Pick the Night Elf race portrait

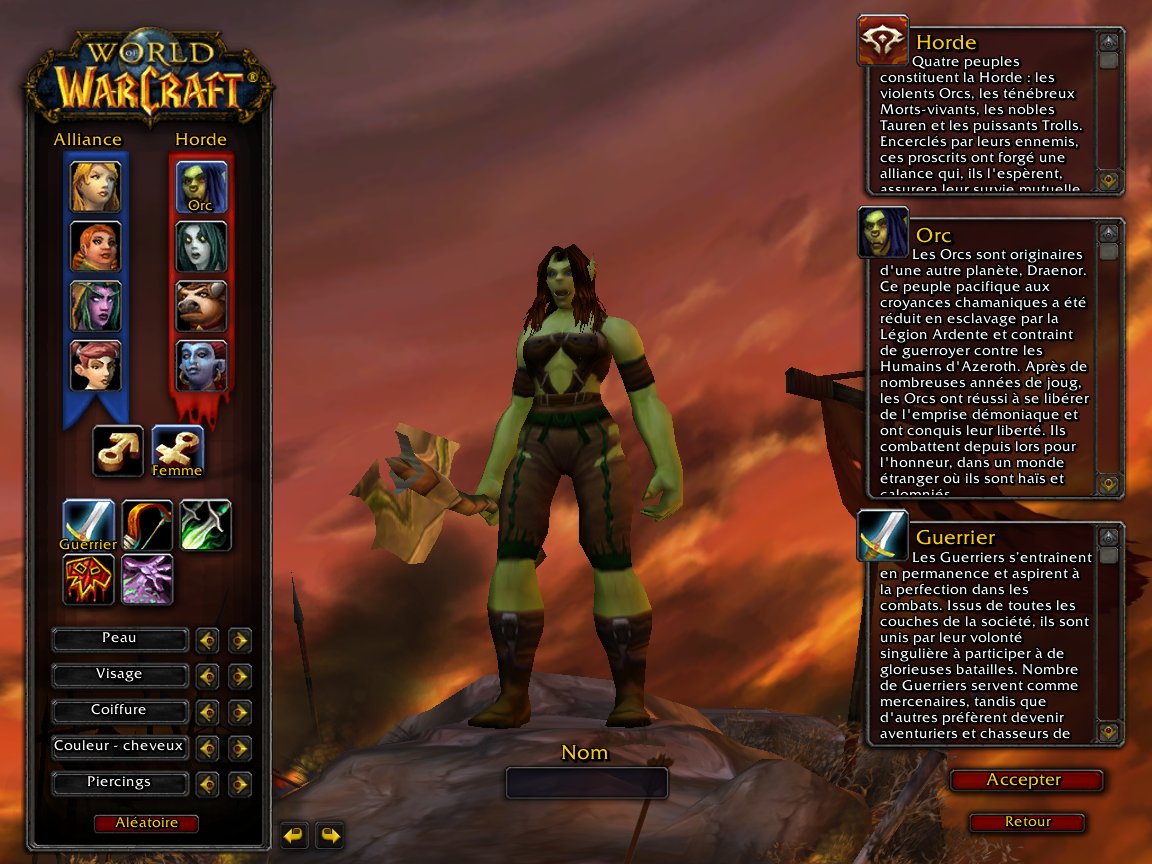pos(95,306)
